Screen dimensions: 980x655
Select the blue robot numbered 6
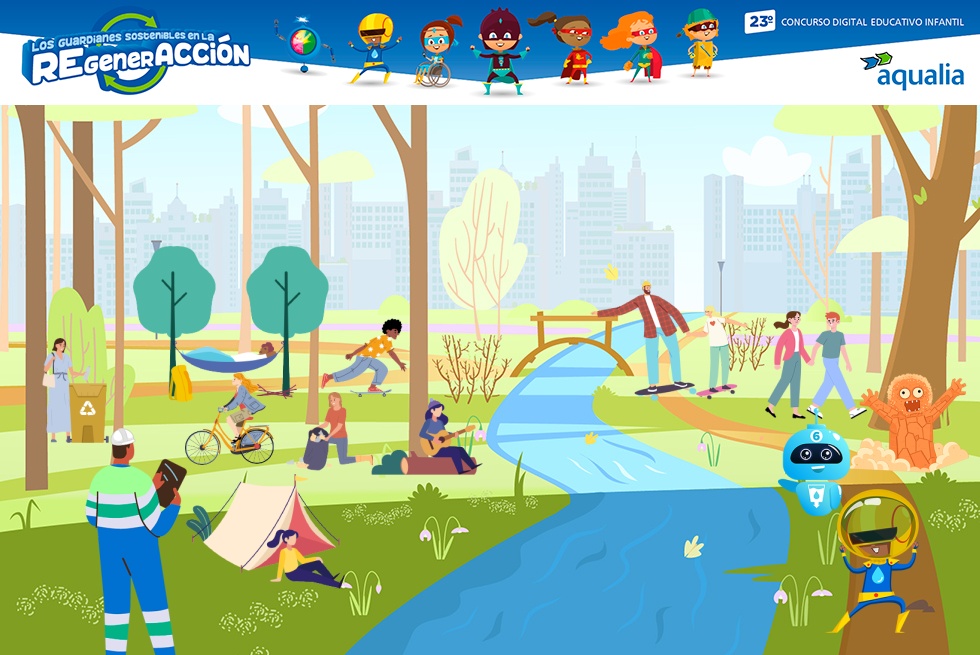(814, 466)
